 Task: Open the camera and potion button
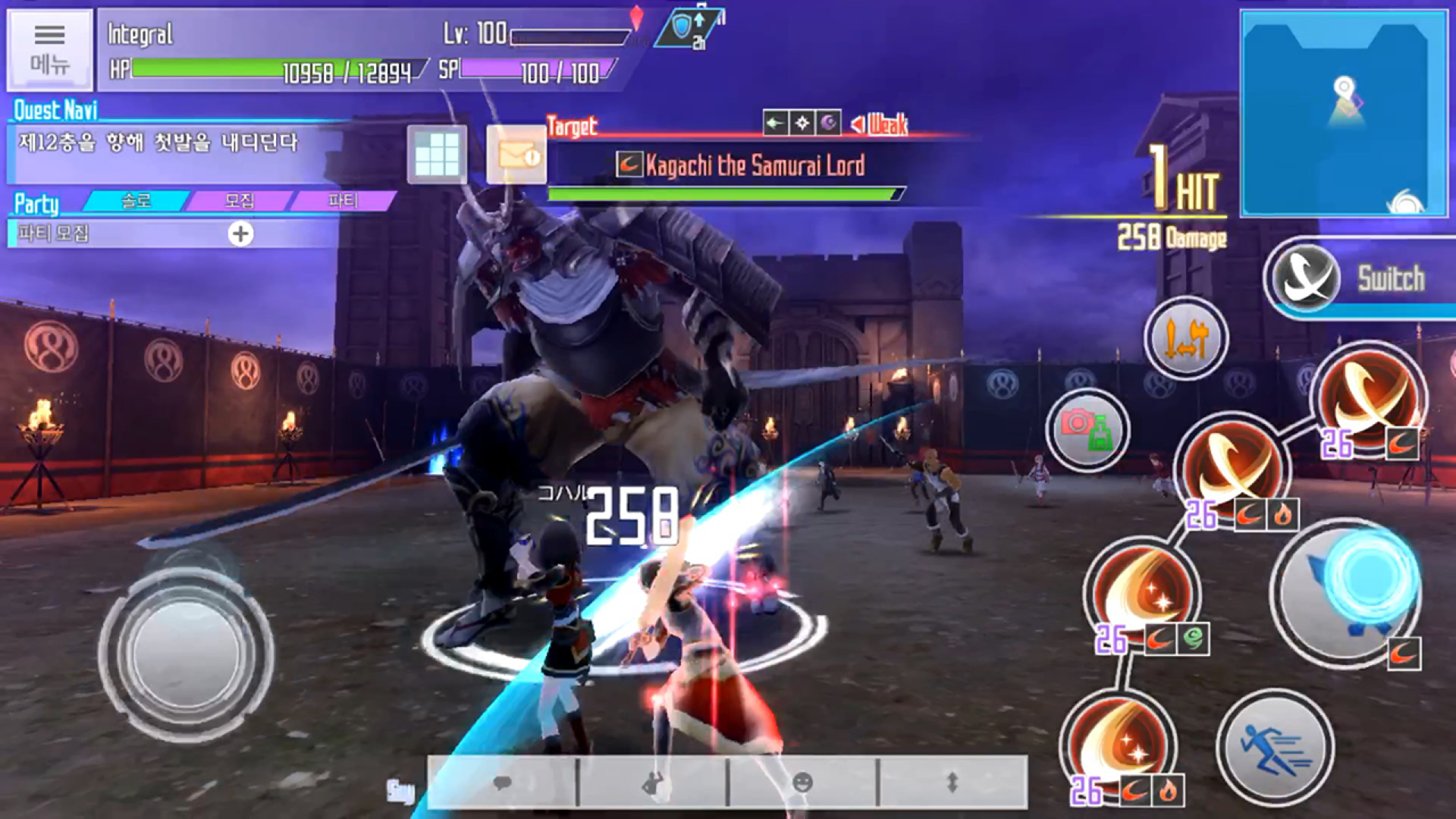(1087, 431)
